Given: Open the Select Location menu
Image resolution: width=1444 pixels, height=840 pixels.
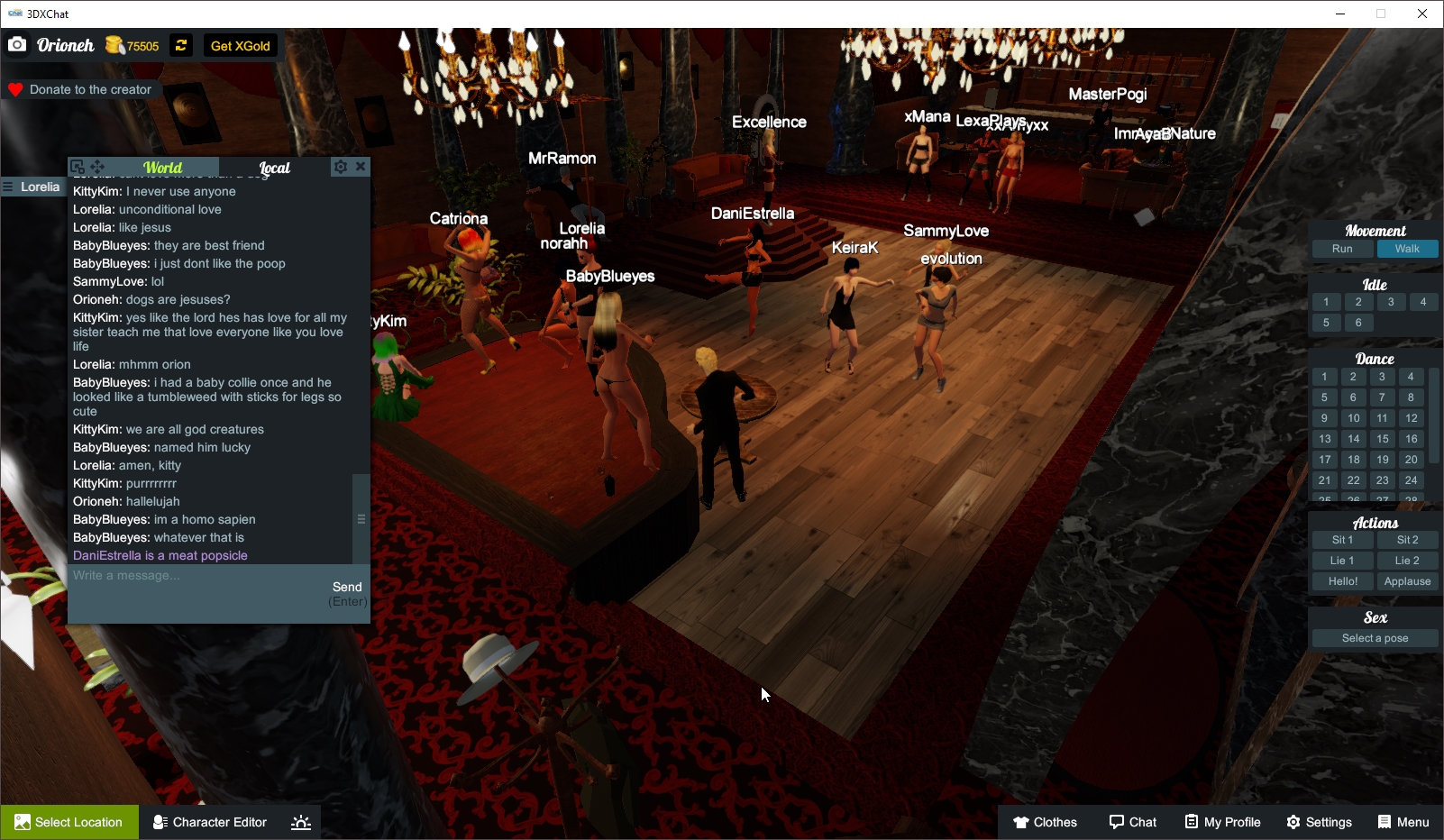Looking at the screenshot, I should click(69, 821).
